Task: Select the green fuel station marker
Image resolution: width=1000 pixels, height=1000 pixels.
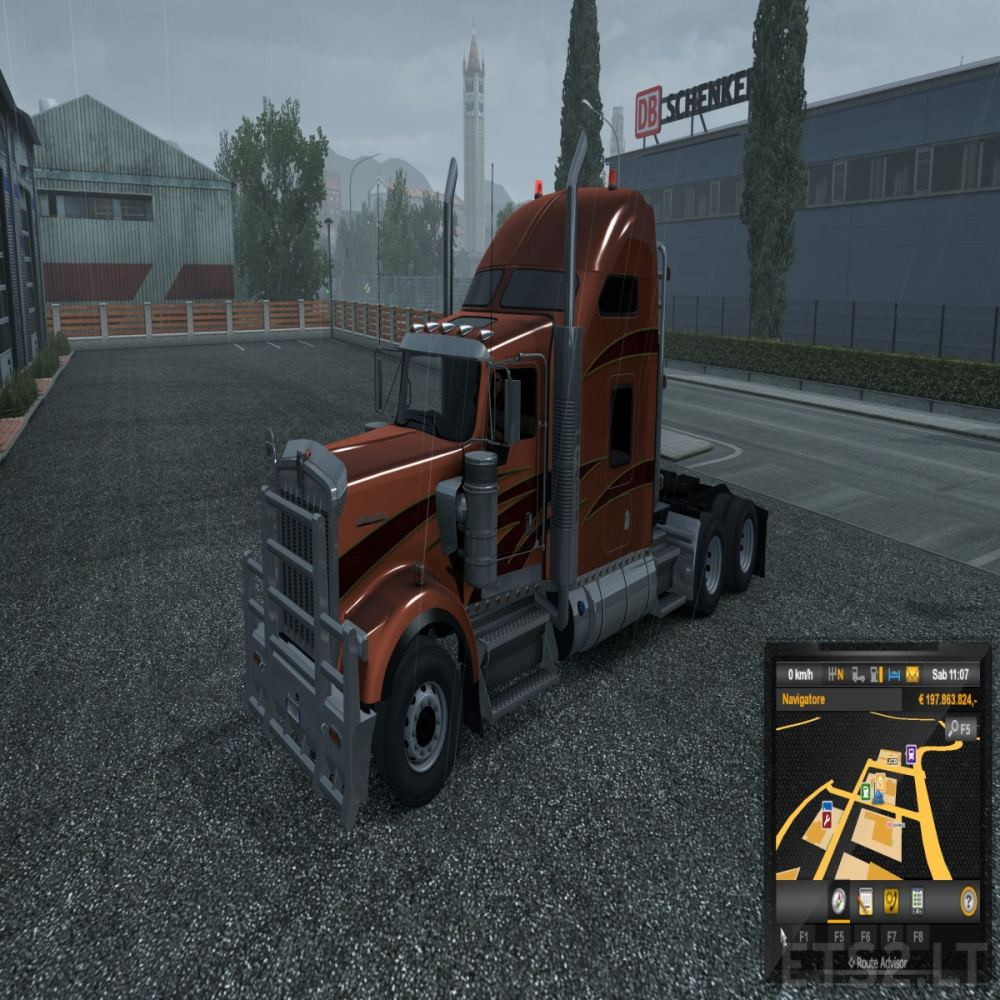Action: click(866, 791)
